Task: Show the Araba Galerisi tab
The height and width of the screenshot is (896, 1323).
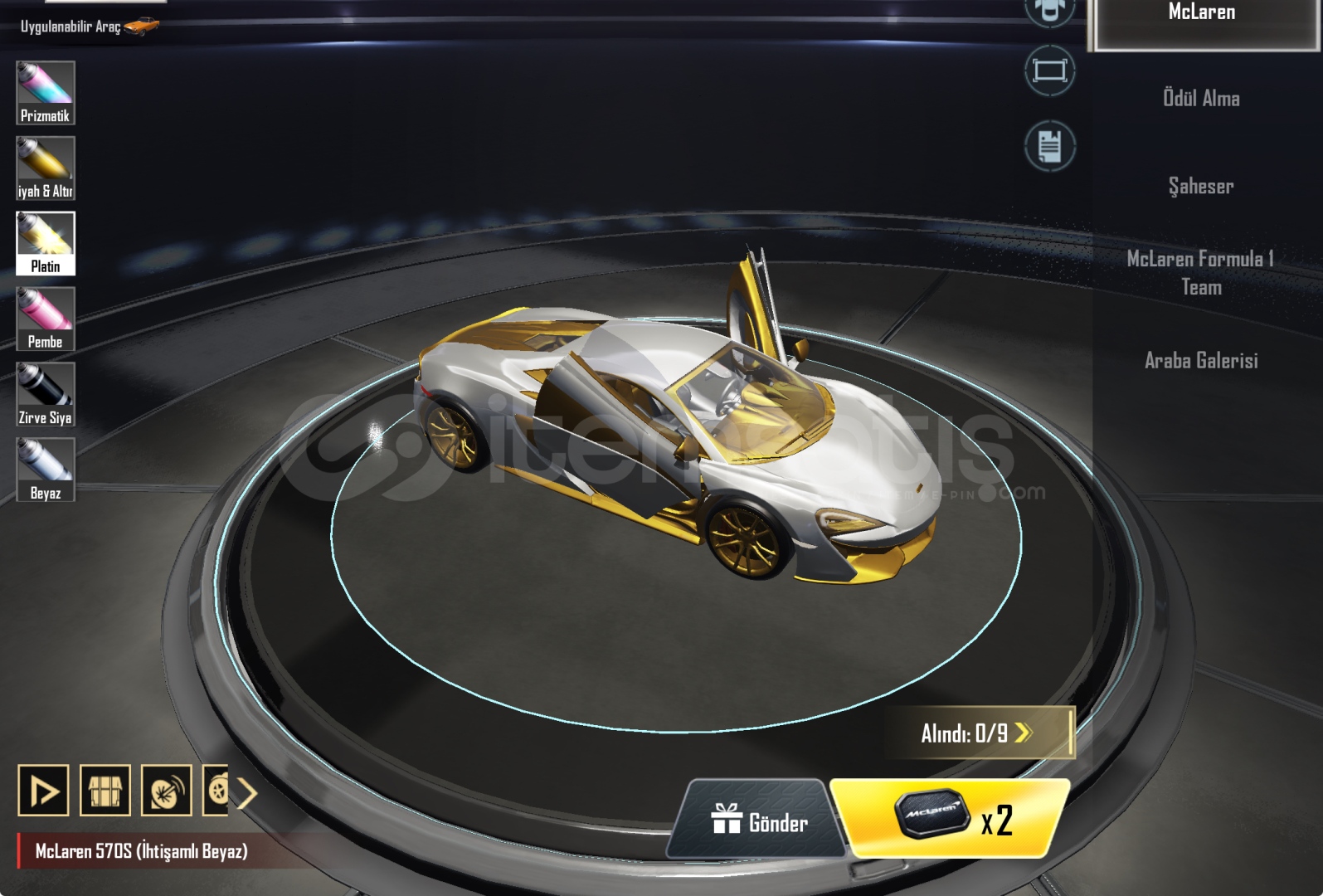Action: pos(1201,360)
